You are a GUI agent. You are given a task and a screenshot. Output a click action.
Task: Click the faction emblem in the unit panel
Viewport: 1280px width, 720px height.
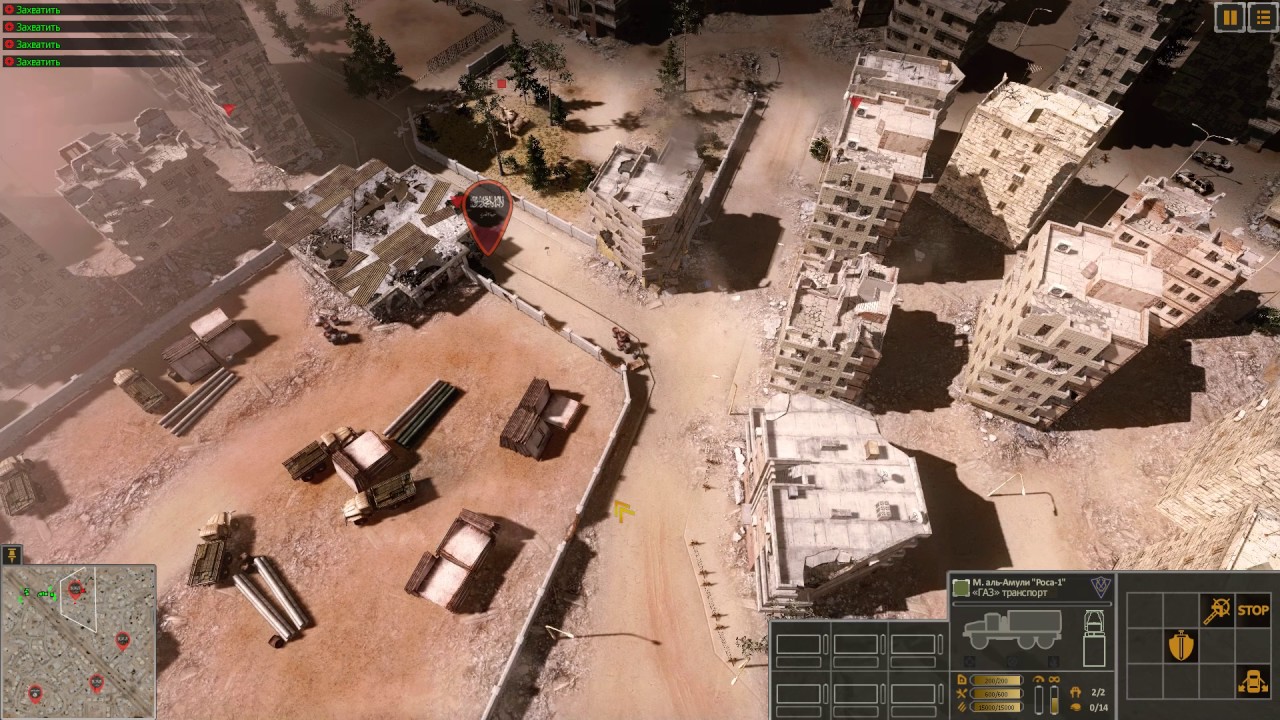pos(1099,587)
